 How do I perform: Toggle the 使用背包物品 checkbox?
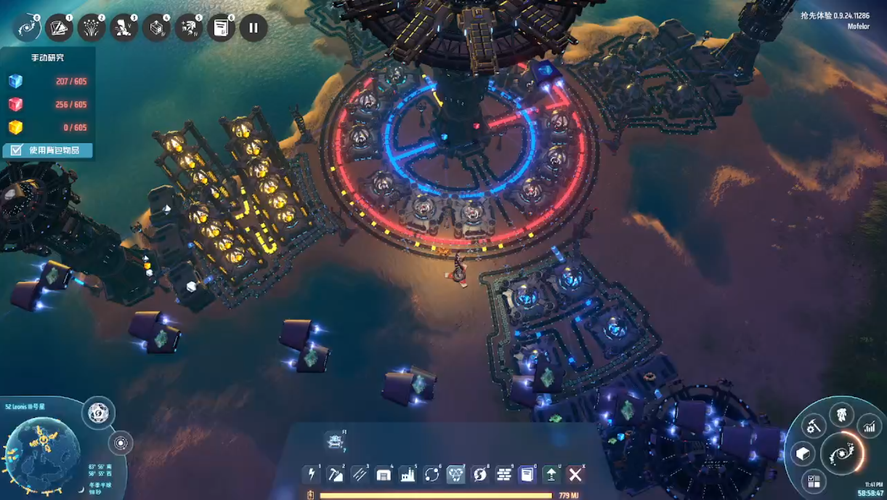(x=17, y=150)
